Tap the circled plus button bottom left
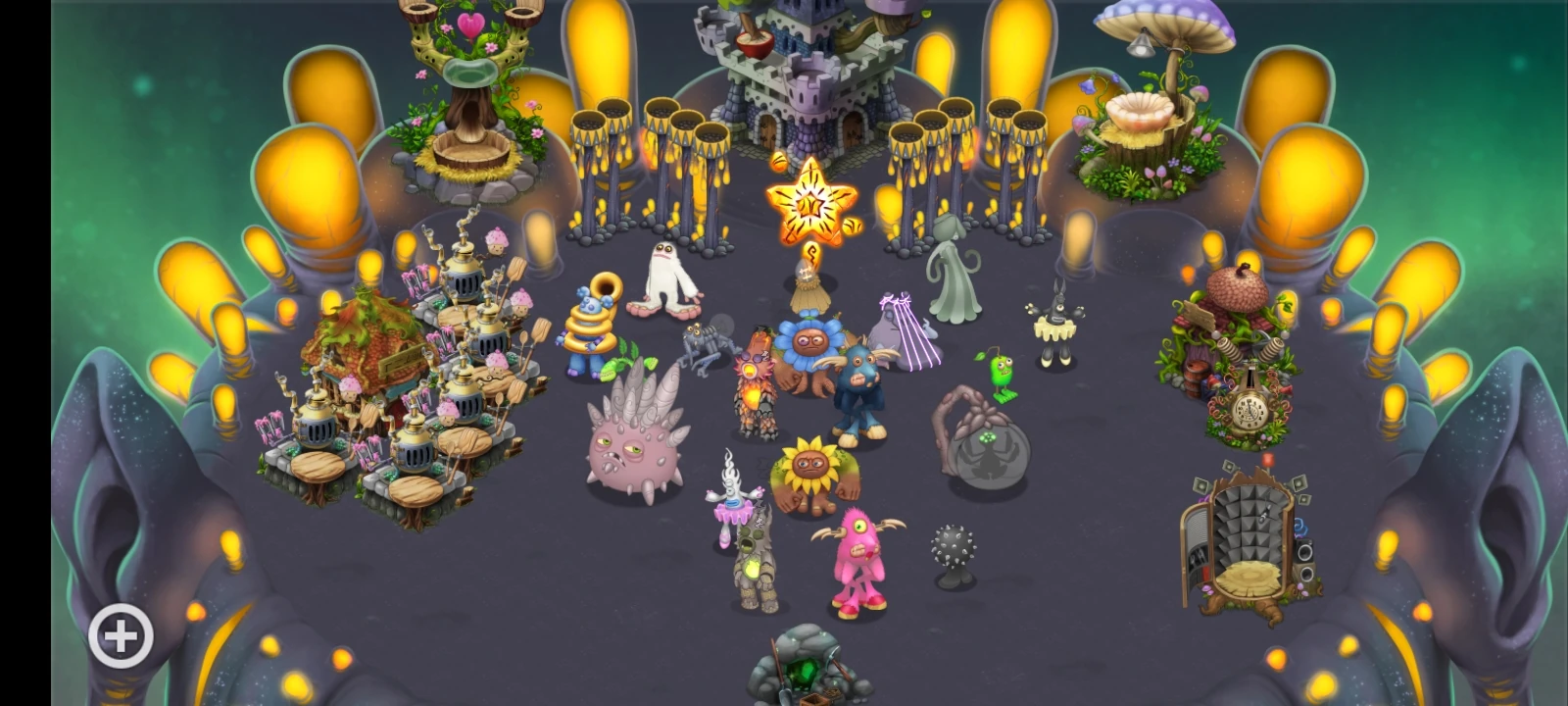Image resolution: width=1568 pixels, height=706 pixels. (120, 634)
